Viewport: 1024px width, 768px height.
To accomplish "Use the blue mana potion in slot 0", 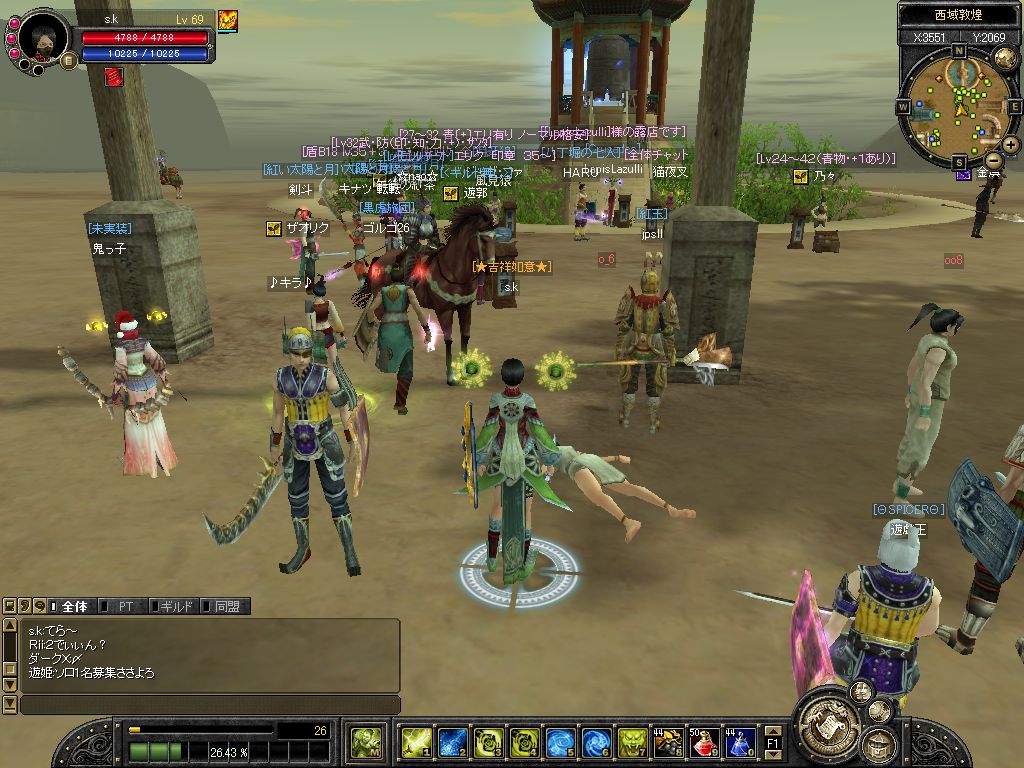I will [x=740, y=742].
